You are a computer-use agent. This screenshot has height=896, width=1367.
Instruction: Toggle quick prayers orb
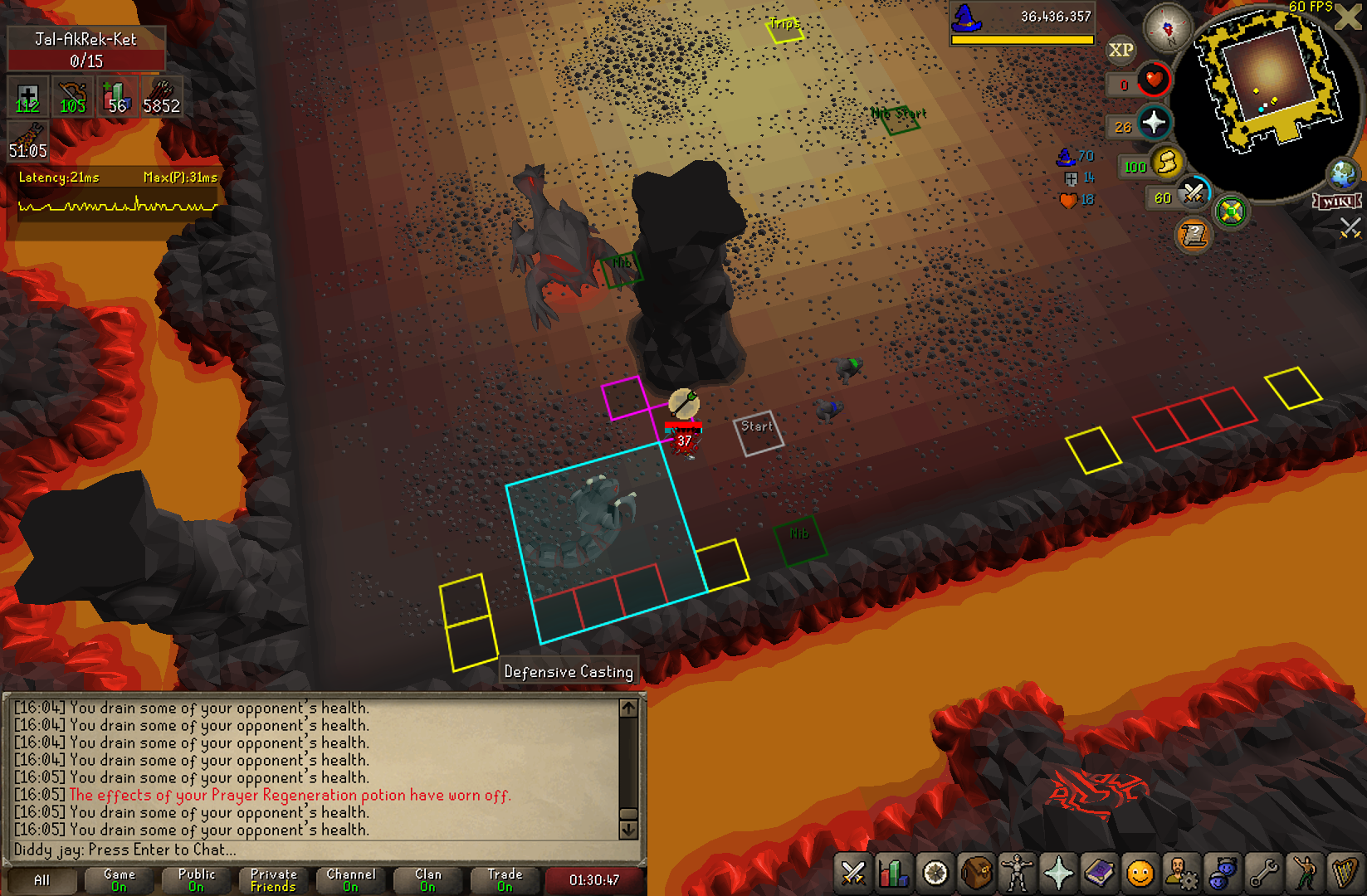[x=1154, y=124]
